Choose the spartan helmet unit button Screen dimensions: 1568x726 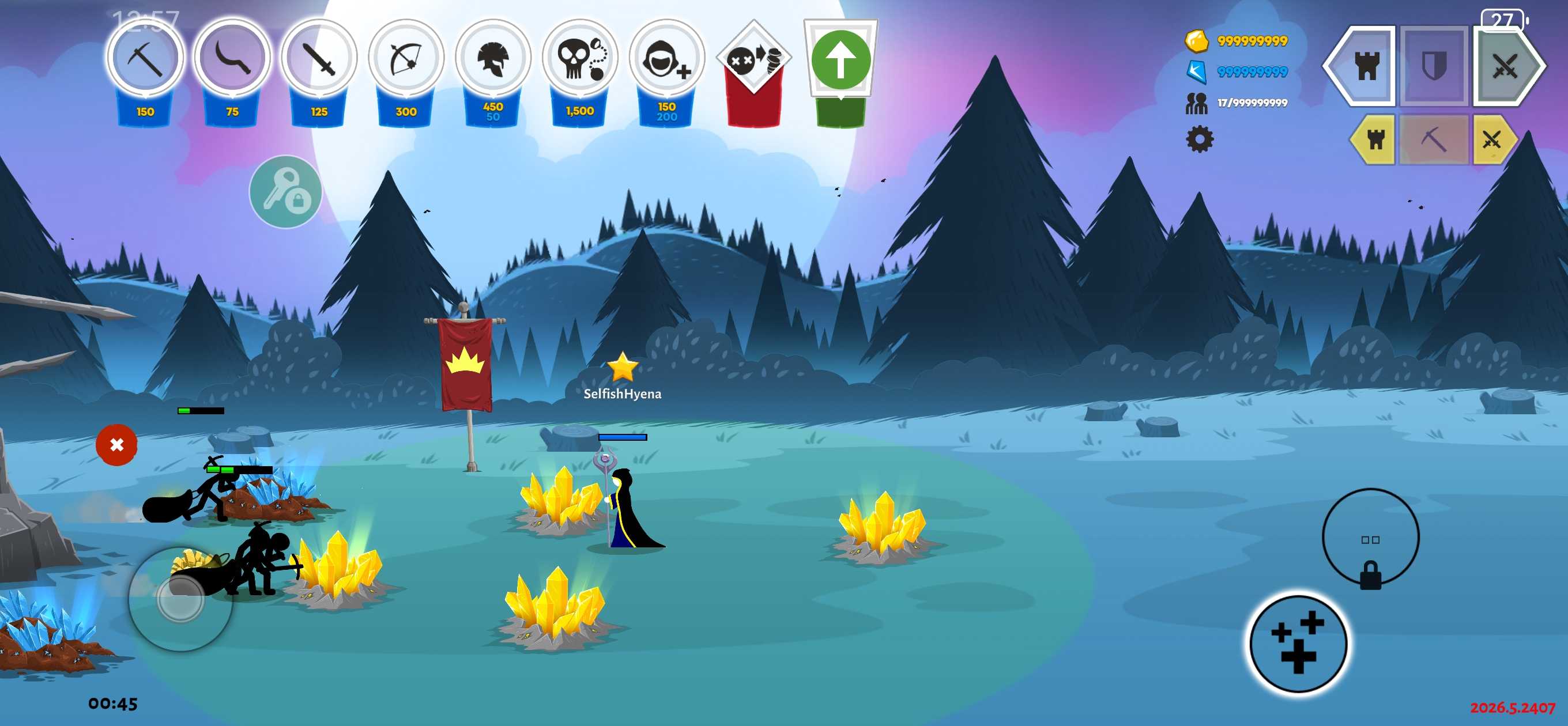tap(493, 59)
